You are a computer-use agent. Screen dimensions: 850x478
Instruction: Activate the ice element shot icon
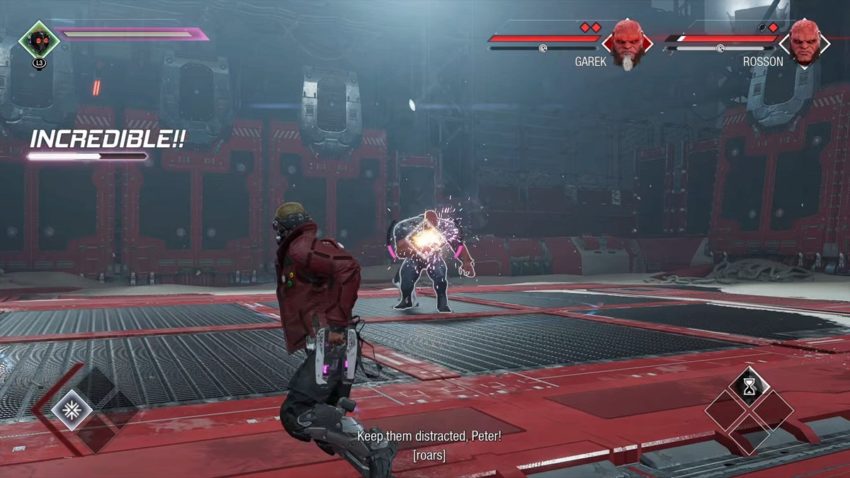click(x=72, y=408)
